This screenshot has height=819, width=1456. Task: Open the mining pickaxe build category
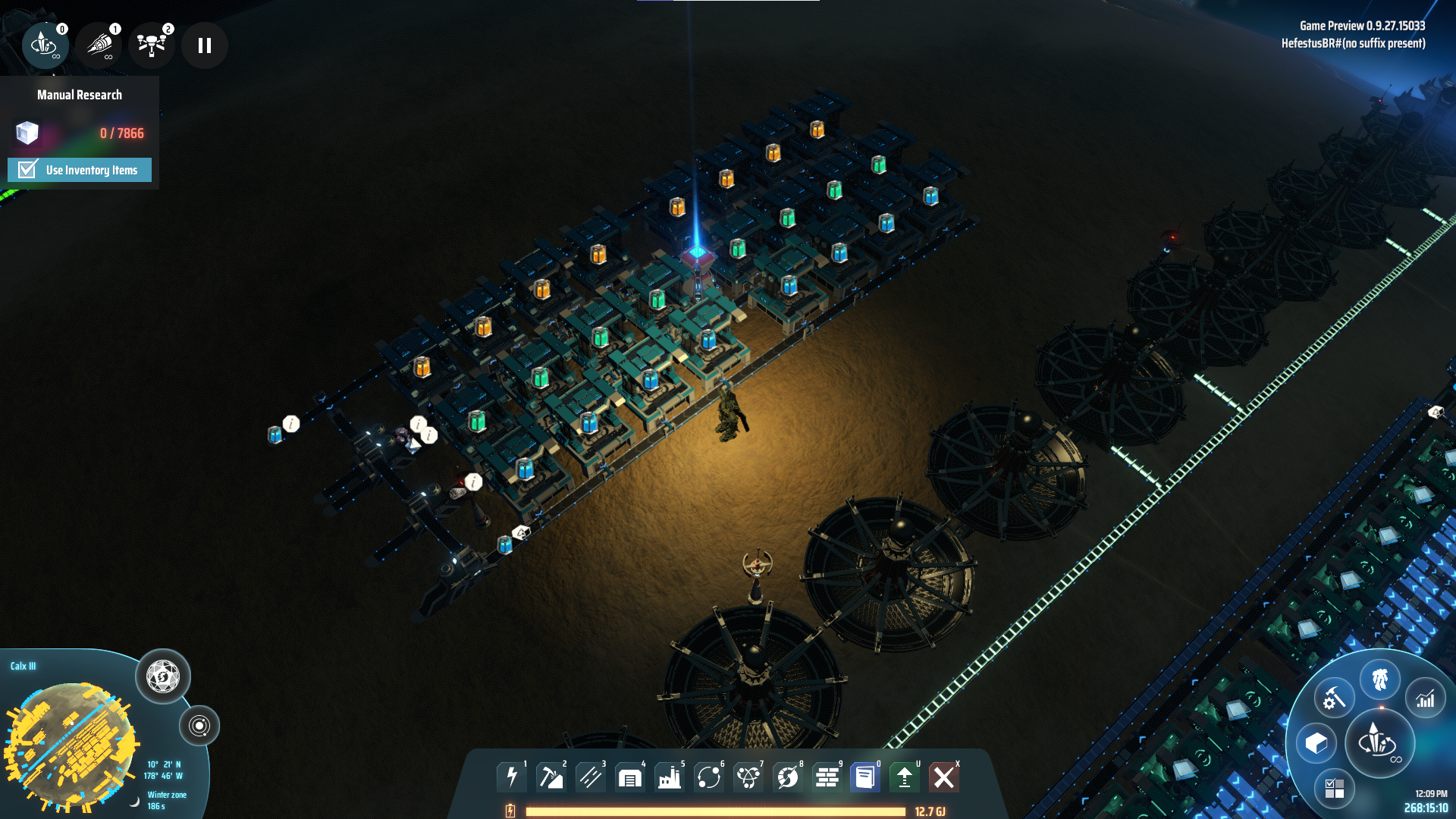[x=551, y=777]
